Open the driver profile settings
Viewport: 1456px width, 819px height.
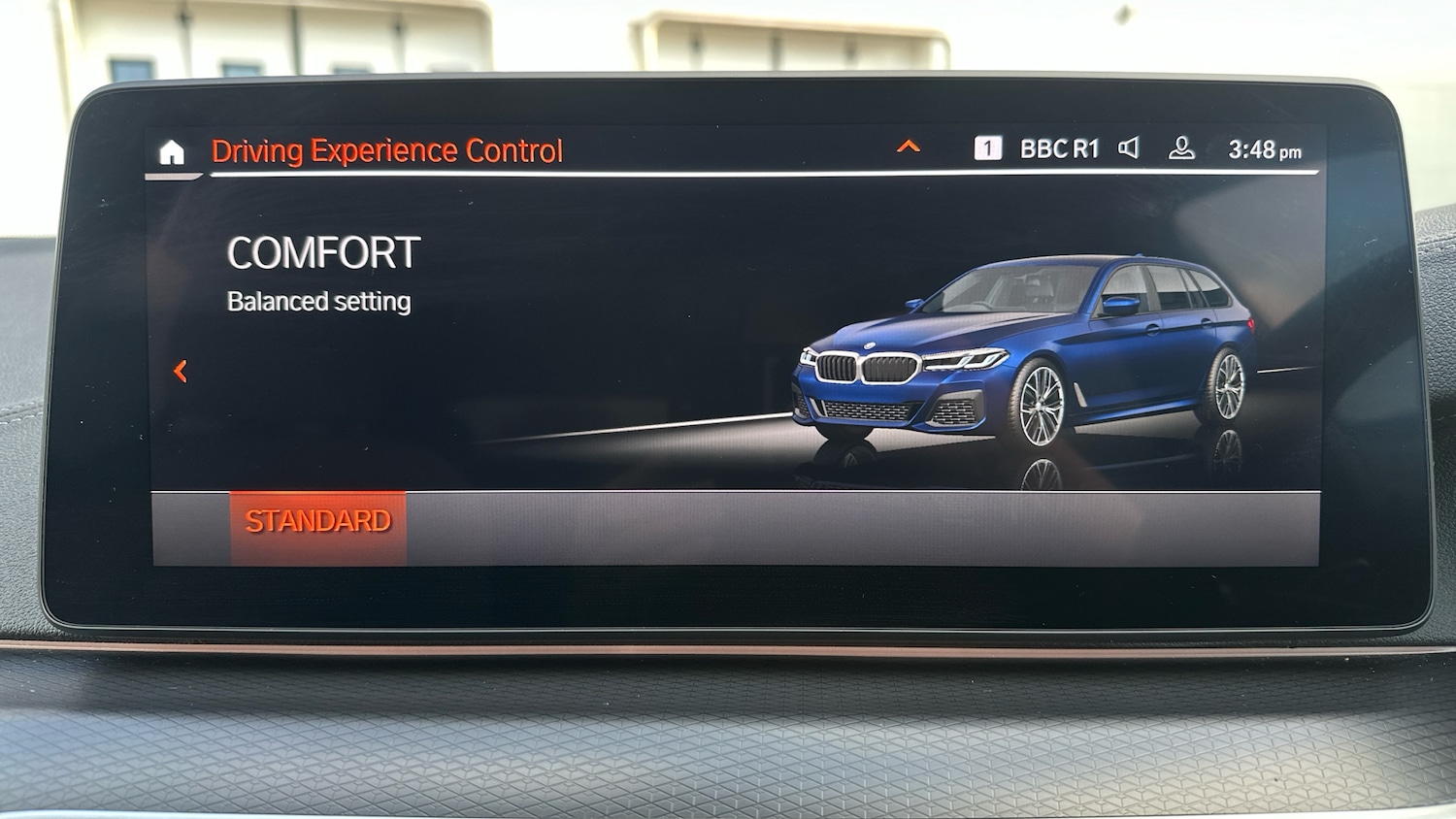[1180, 147]
